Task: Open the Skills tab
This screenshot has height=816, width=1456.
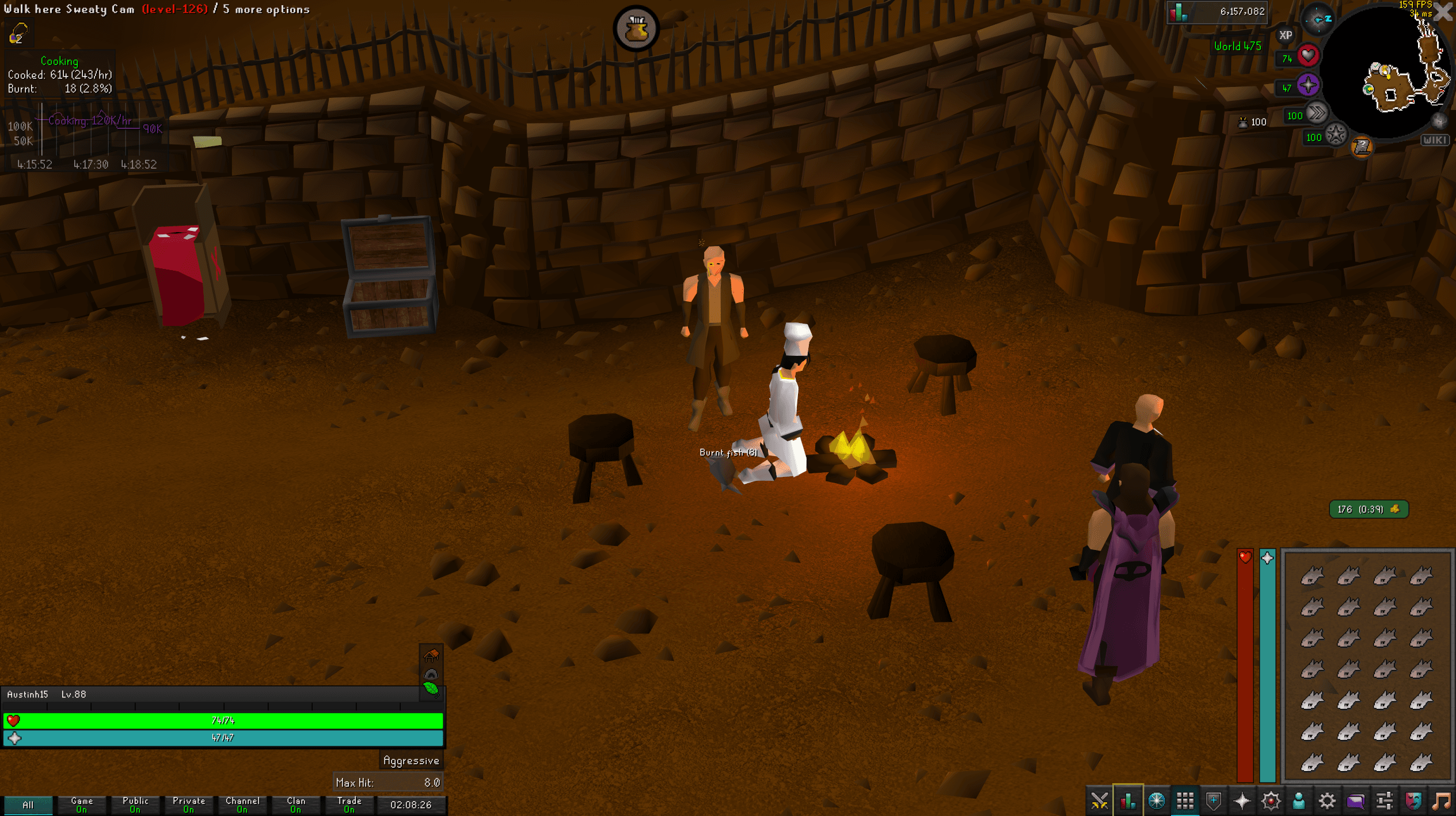Action: [1128, 800]
